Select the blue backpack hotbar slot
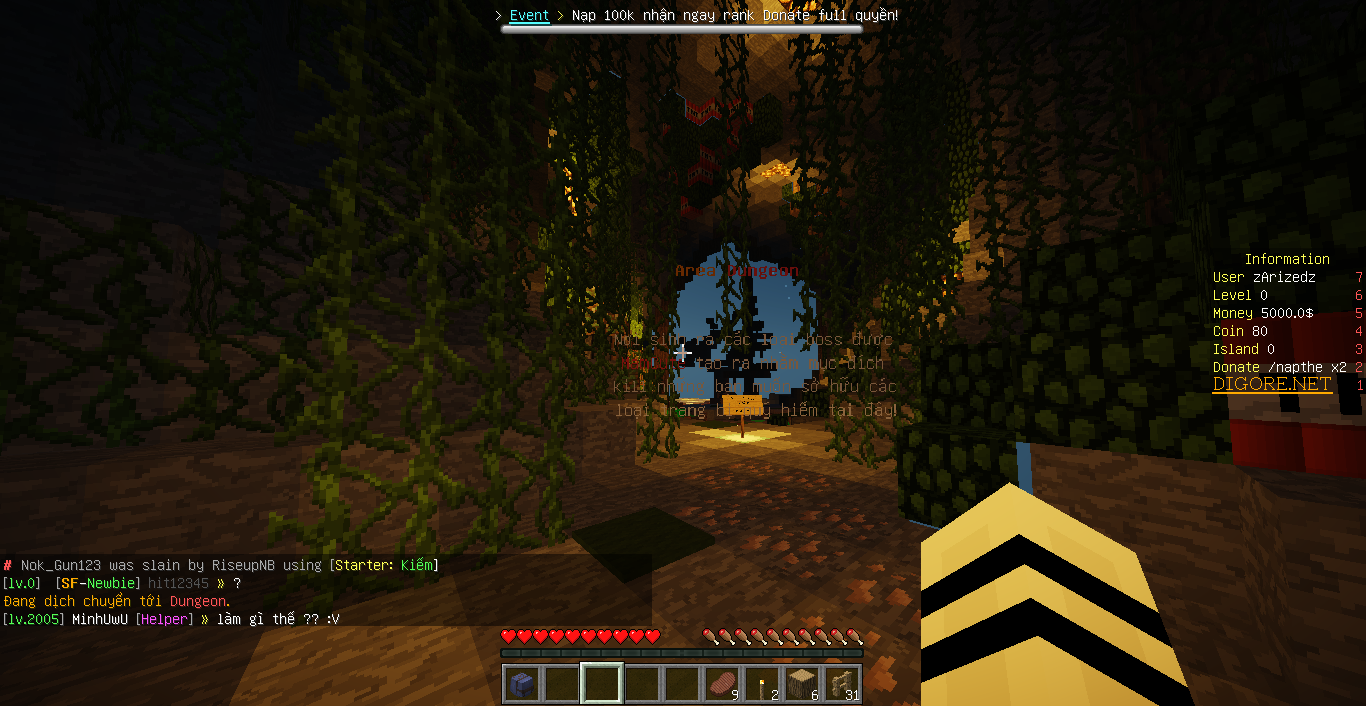This screenshot has height=706, width=1366. 522,684
